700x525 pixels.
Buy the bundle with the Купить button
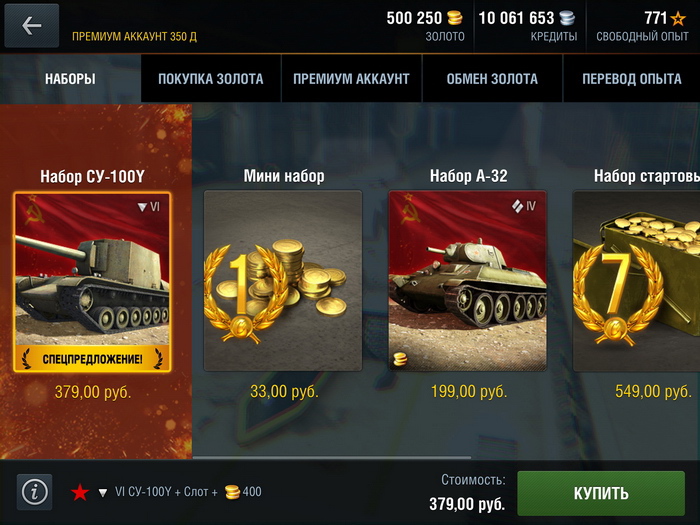tap(601, 493)
